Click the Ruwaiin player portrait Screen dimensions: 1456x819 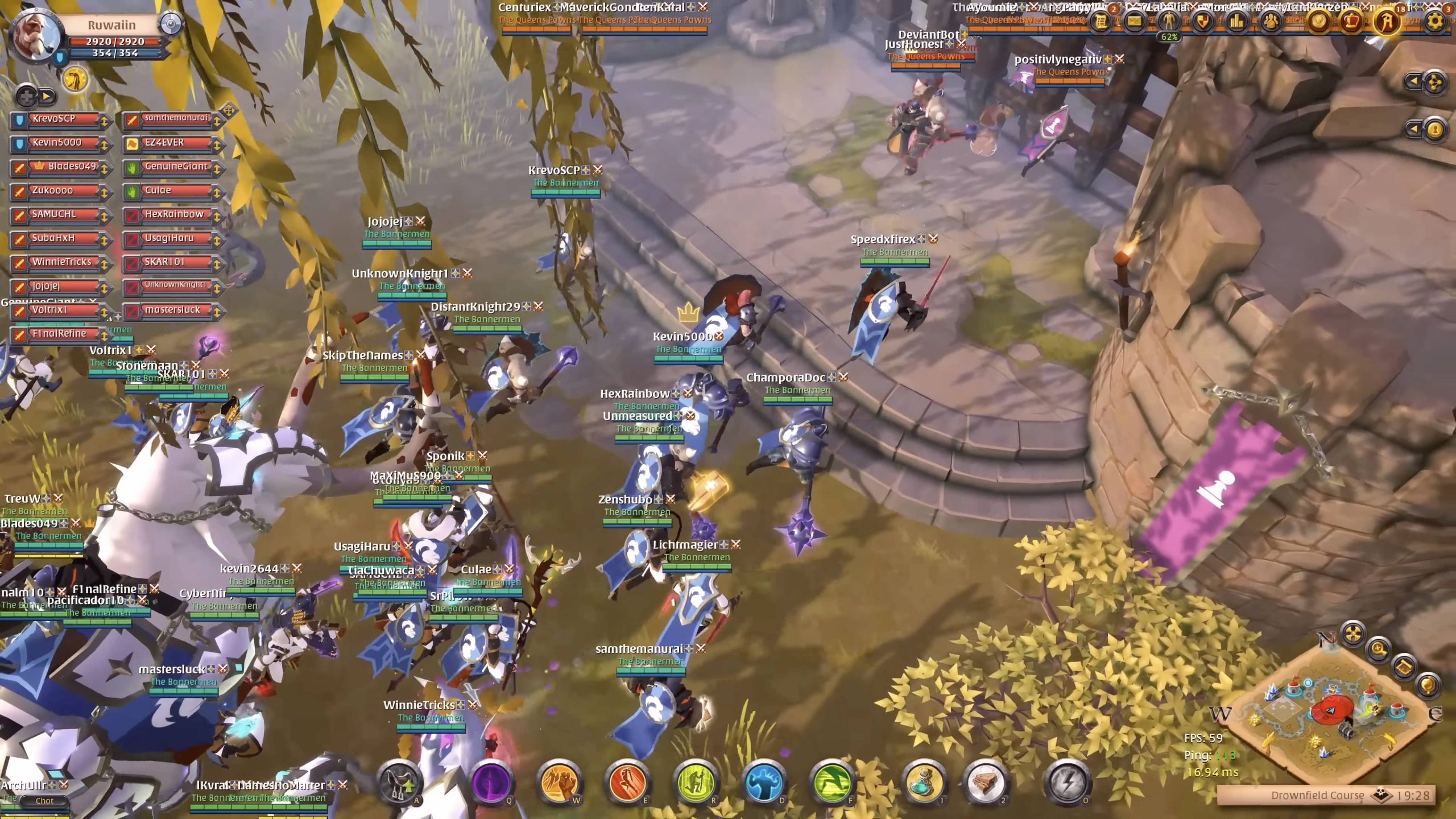point(35,35)
